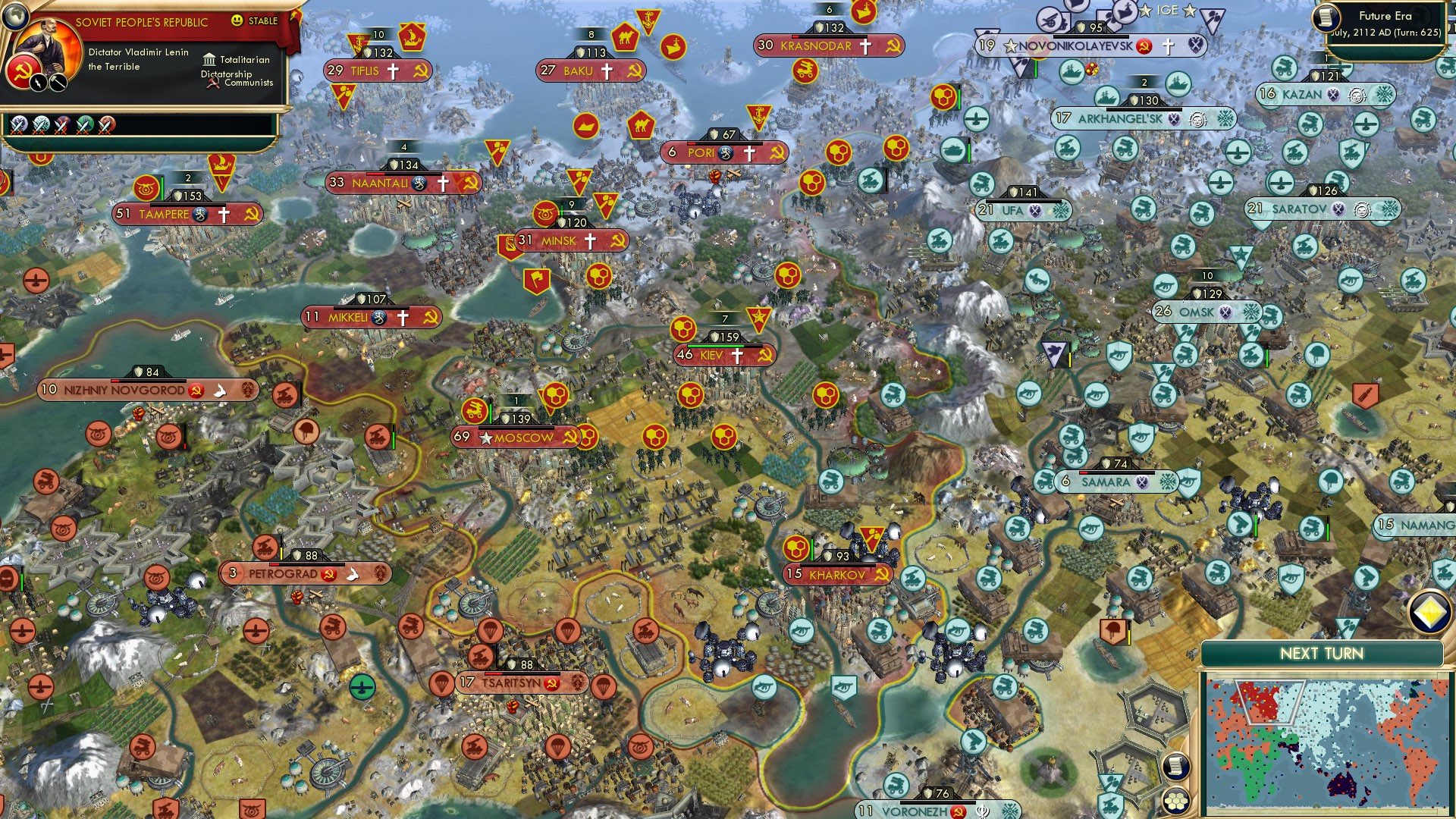Open the diplomacy globe button top-left
This screenshot has width=1456, height=819.
[x=16, y=17]
